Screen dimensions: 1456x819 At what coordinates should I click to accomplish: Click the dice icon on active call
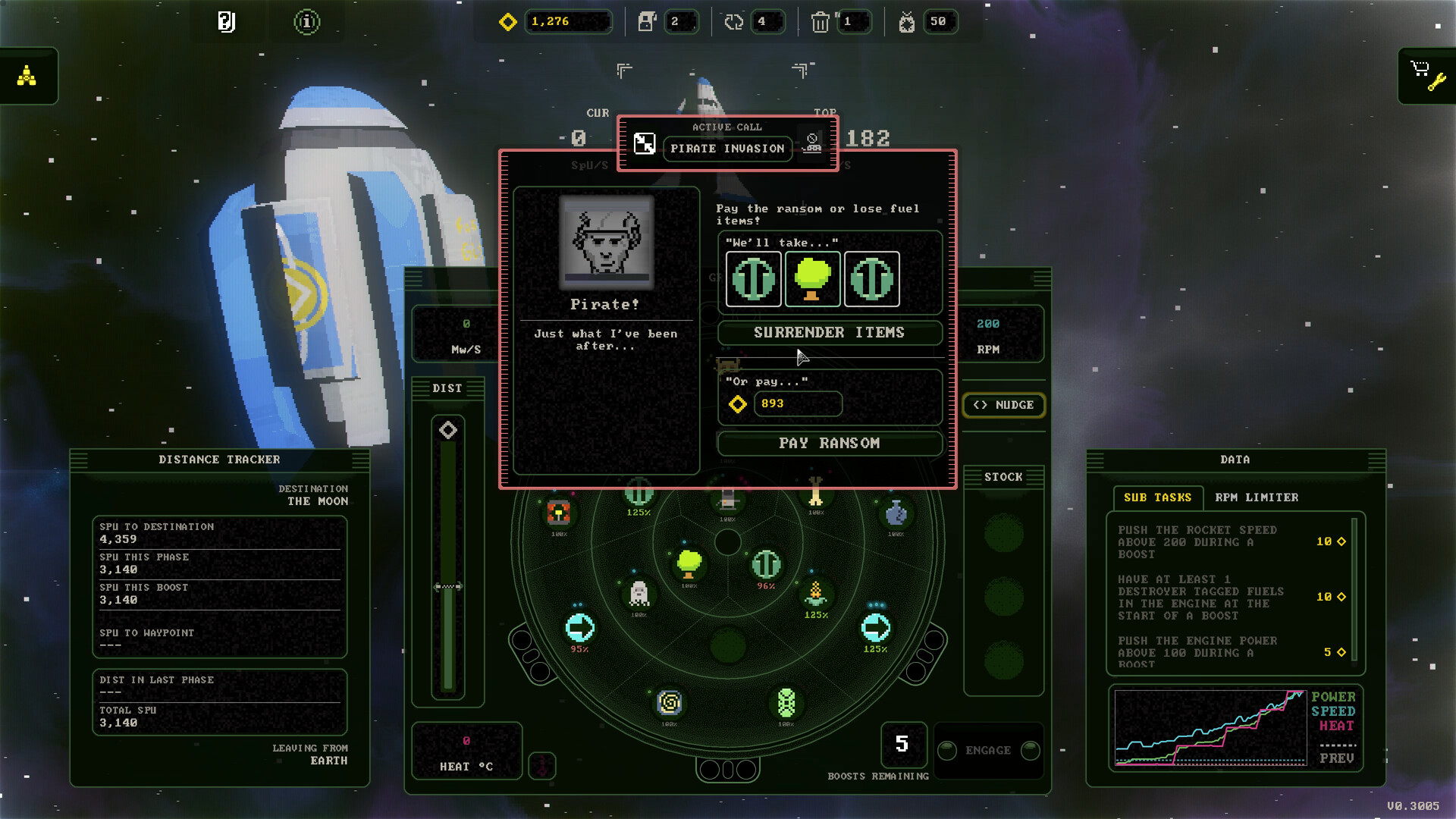[645, 143]
